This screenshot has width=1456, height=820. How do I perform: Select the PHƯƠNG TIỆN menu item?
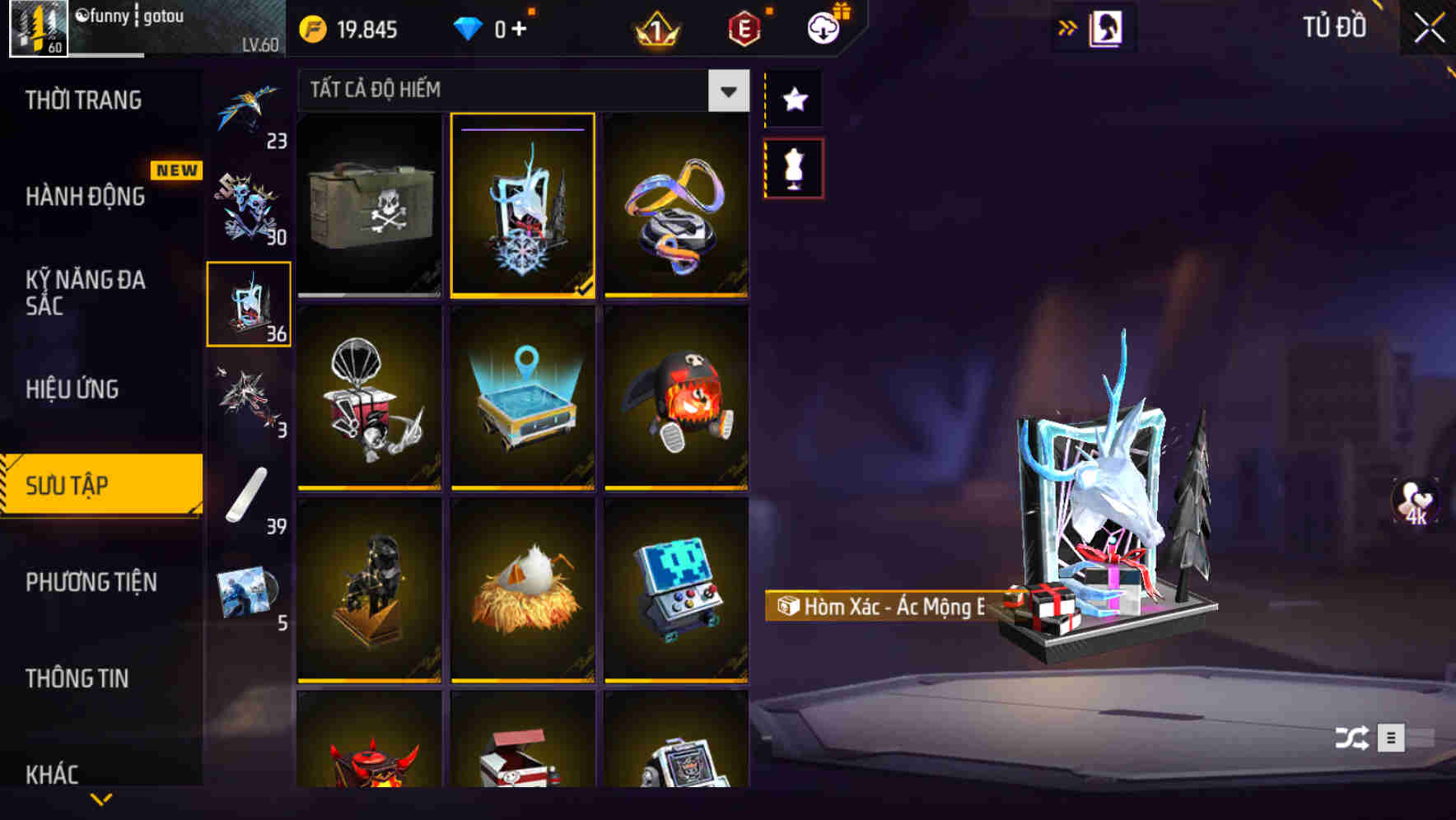pyautogui.click(x=91, y=582)
